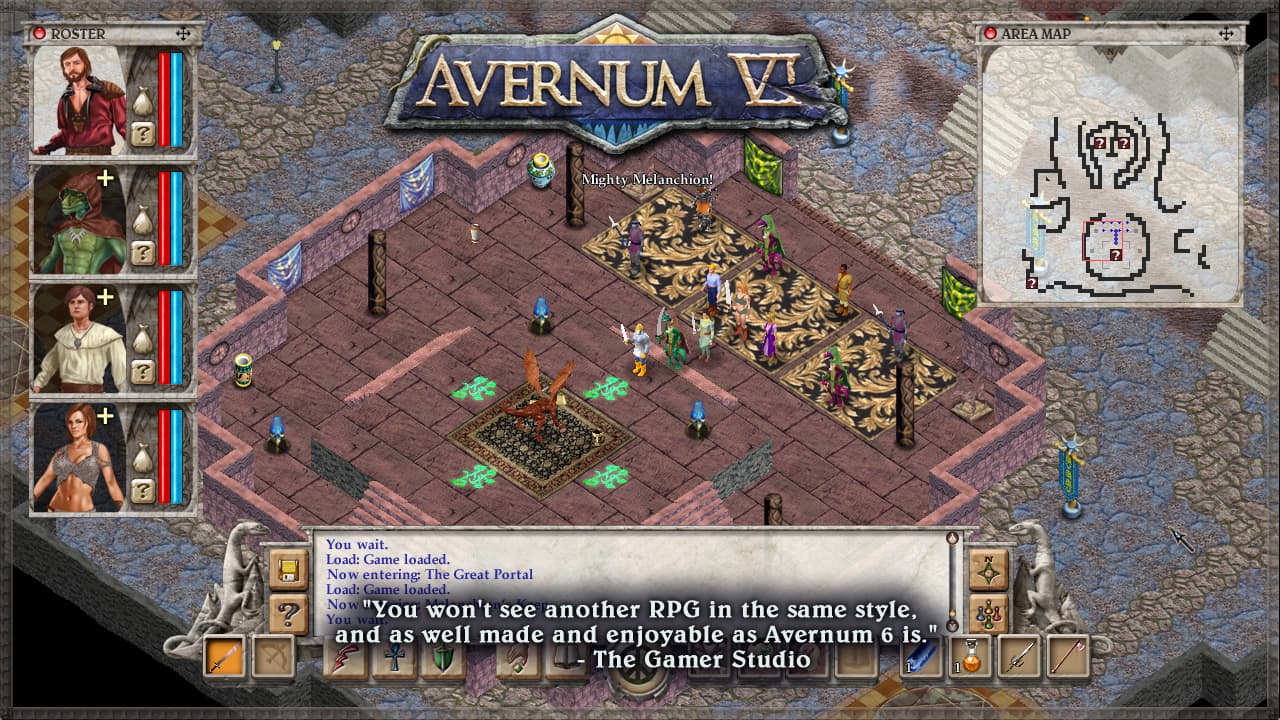Select the bearded man's roster portrait
Image resolution: width=1280 pixels, height=720 pixels.
[80, 100]
